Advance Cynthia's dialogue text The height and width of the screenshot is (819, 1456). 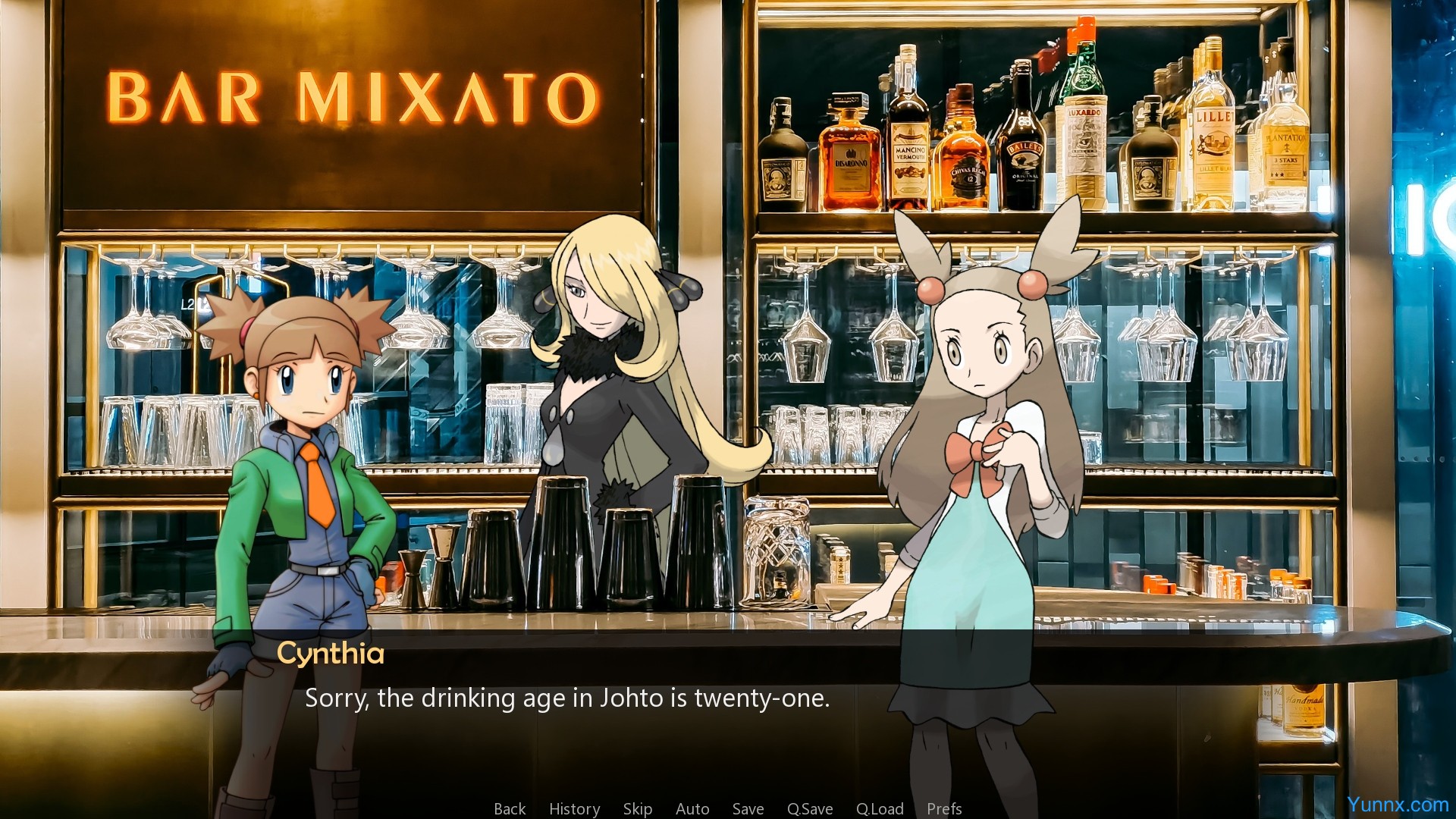click(567, 698)
